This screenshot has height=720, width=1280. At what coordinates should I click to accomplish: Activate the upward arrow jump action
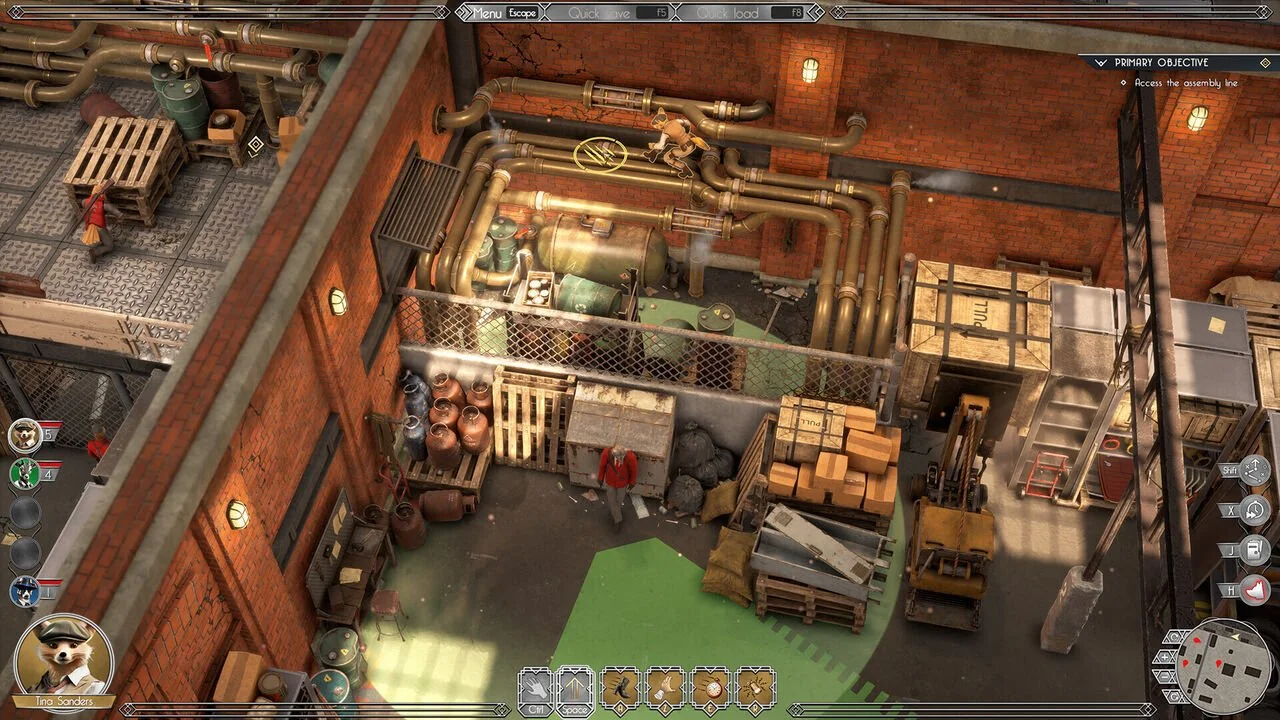coord(575,687)
